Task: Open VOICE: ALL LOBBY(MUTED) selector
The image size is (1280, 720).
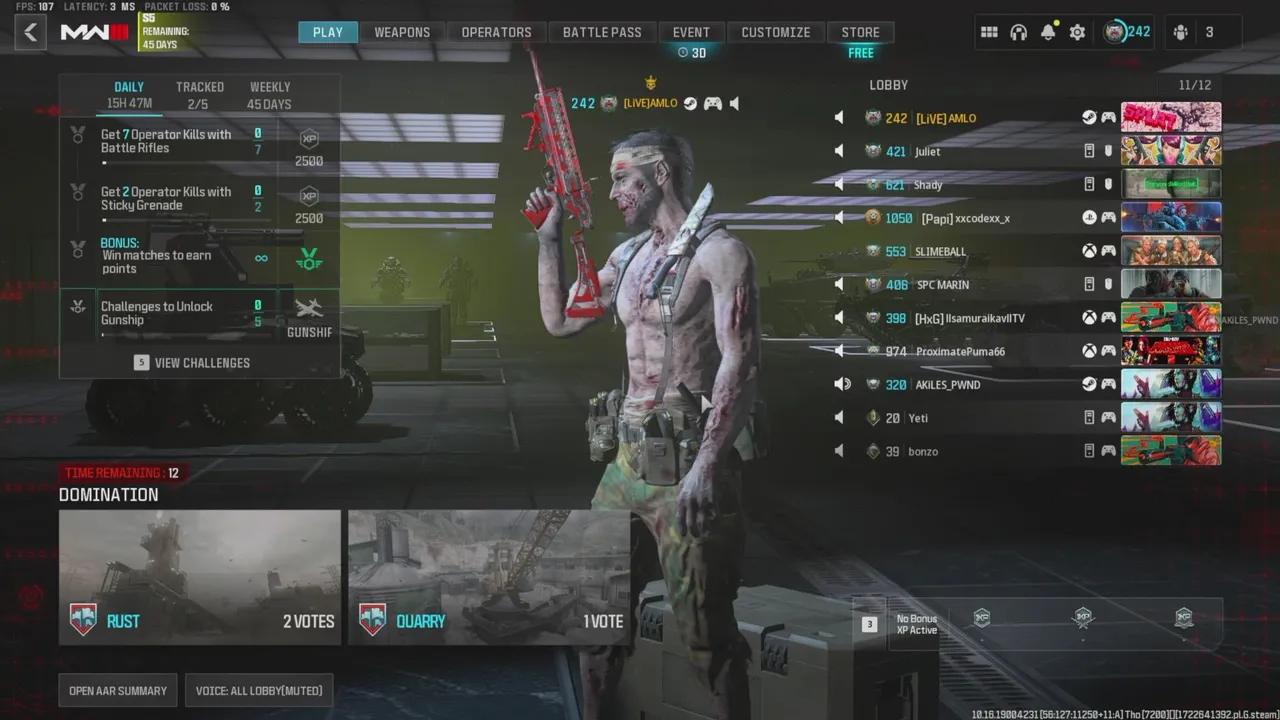Action: tap(258, 690)
